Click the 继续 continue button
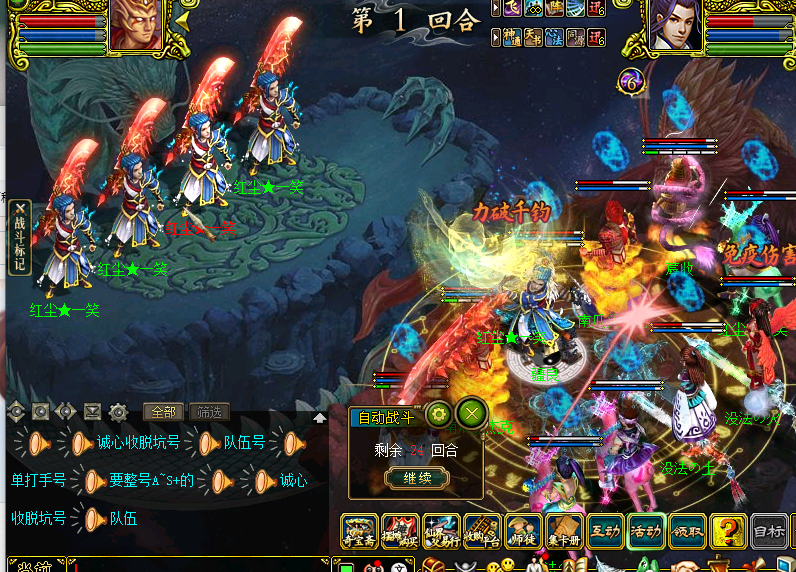Image resolution: width=796 pixels, height=572 pixels. [417, 478]
